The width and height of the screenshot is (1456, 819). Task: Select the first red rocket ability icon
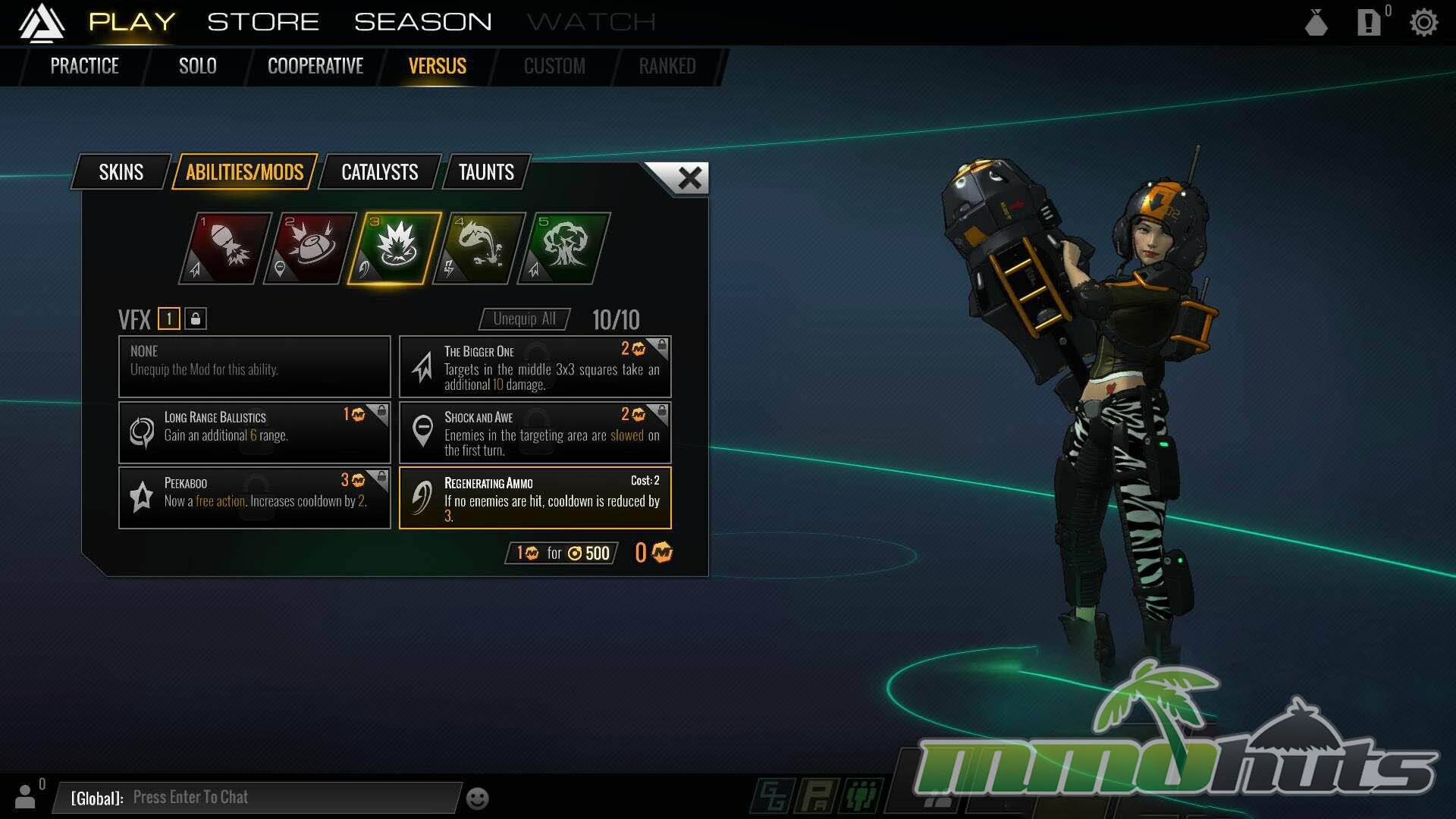coord(225,248)
